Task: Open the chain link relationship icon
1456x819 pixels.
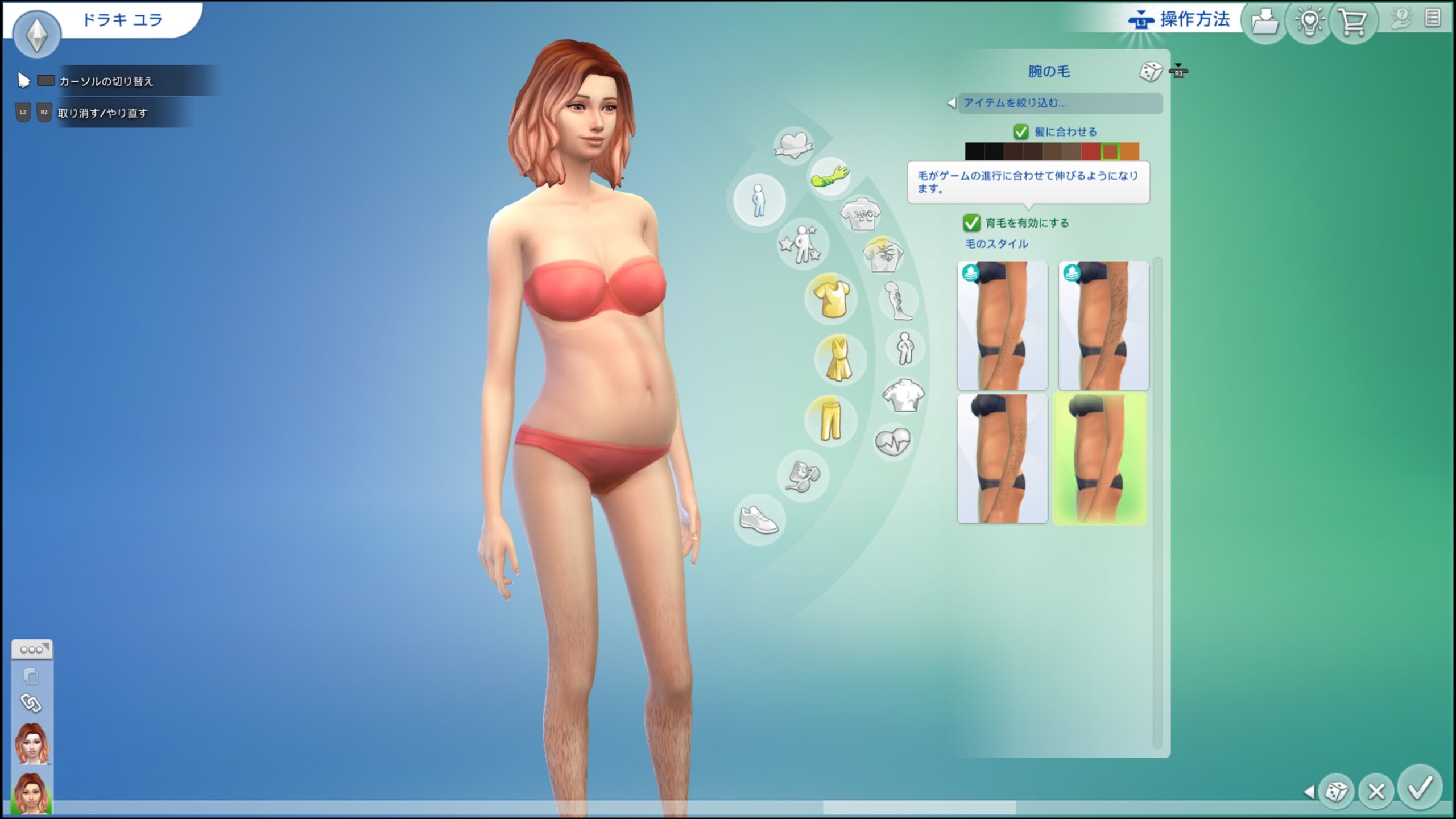Action: tap(31, 704)
